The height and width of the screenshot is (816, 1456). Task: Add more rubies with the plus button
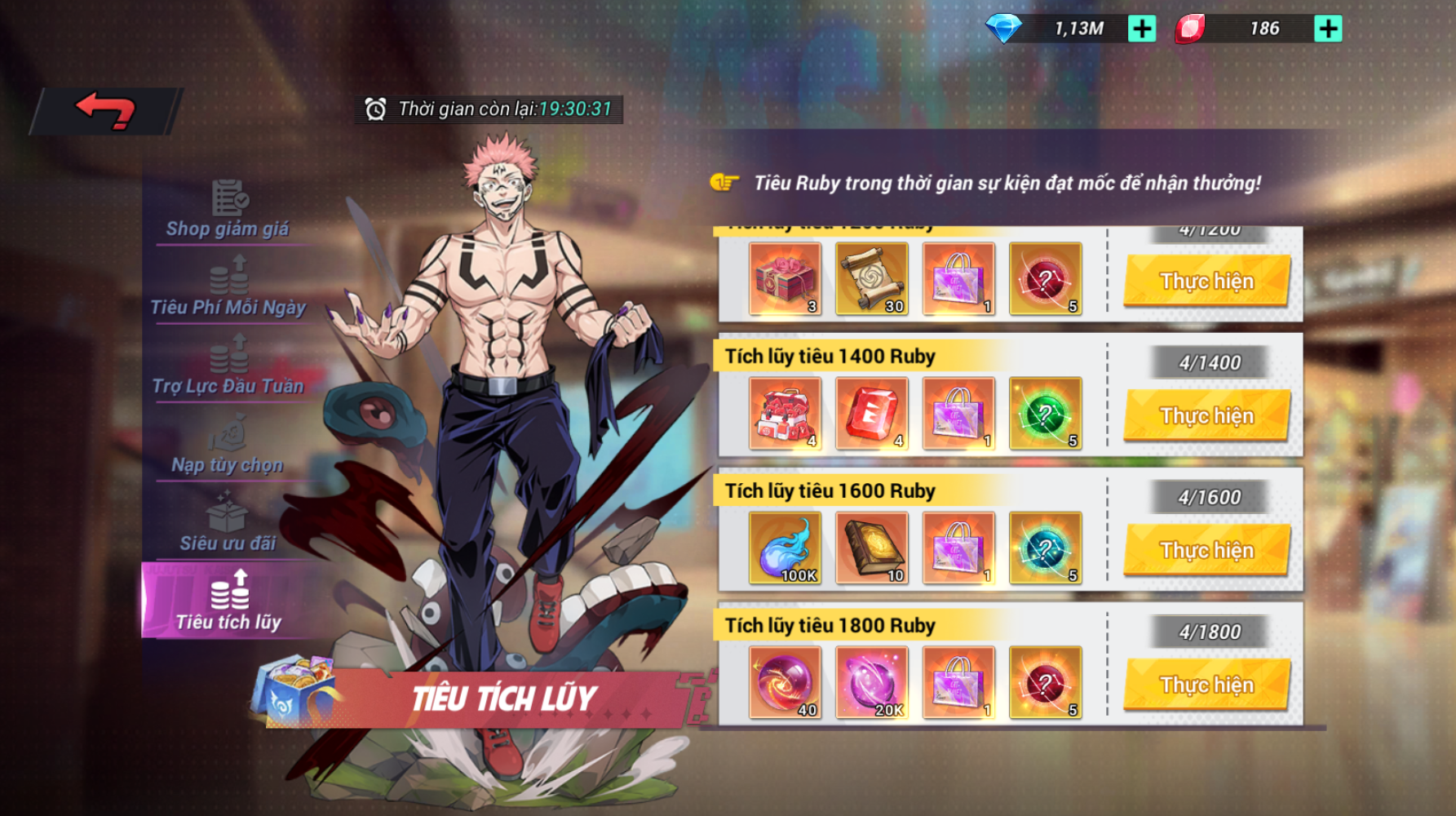(x=1328, y=29)
